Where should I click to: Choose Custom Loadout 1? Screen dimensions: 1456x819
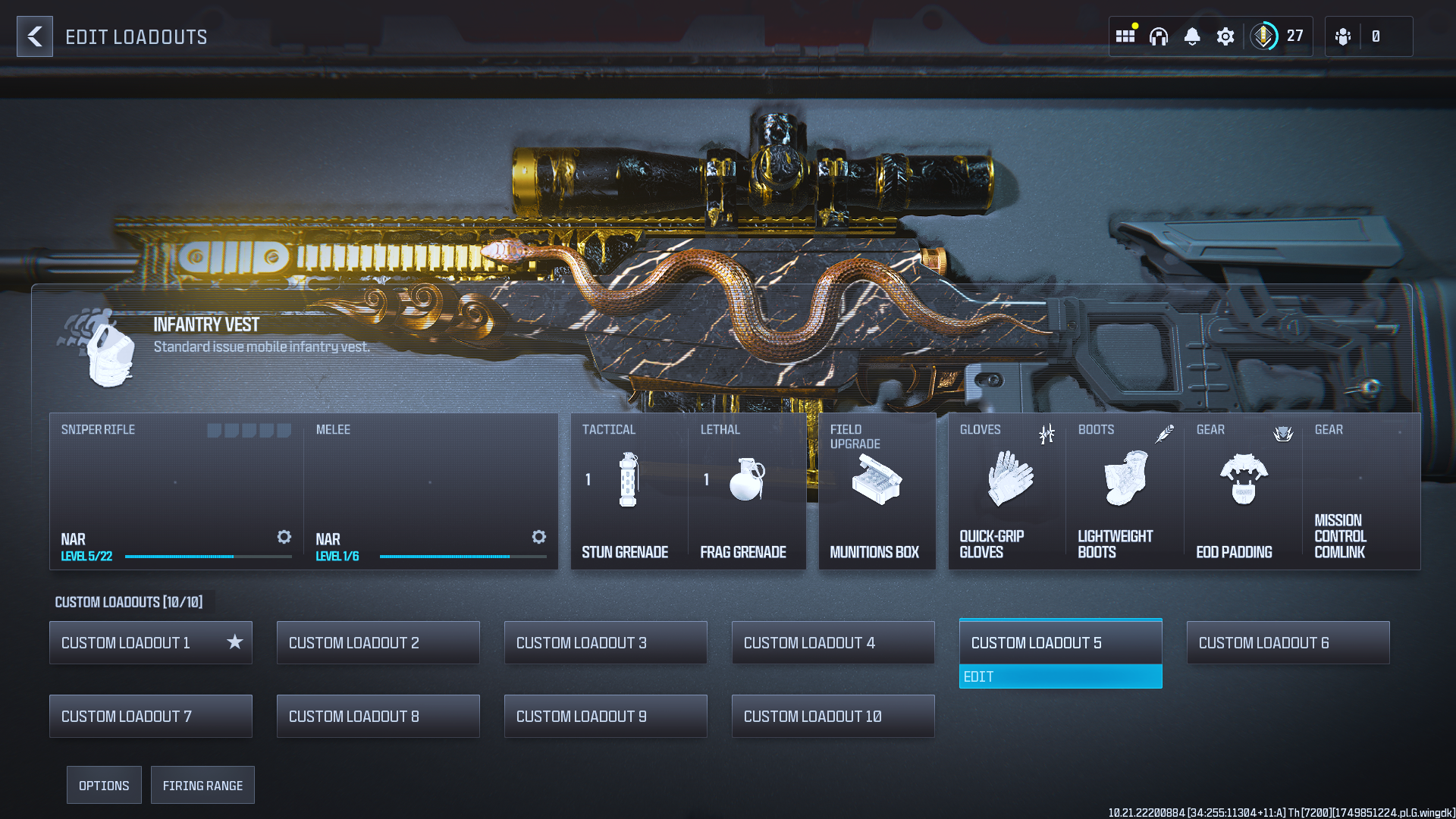pyautogui.click(x=150, y=643)
